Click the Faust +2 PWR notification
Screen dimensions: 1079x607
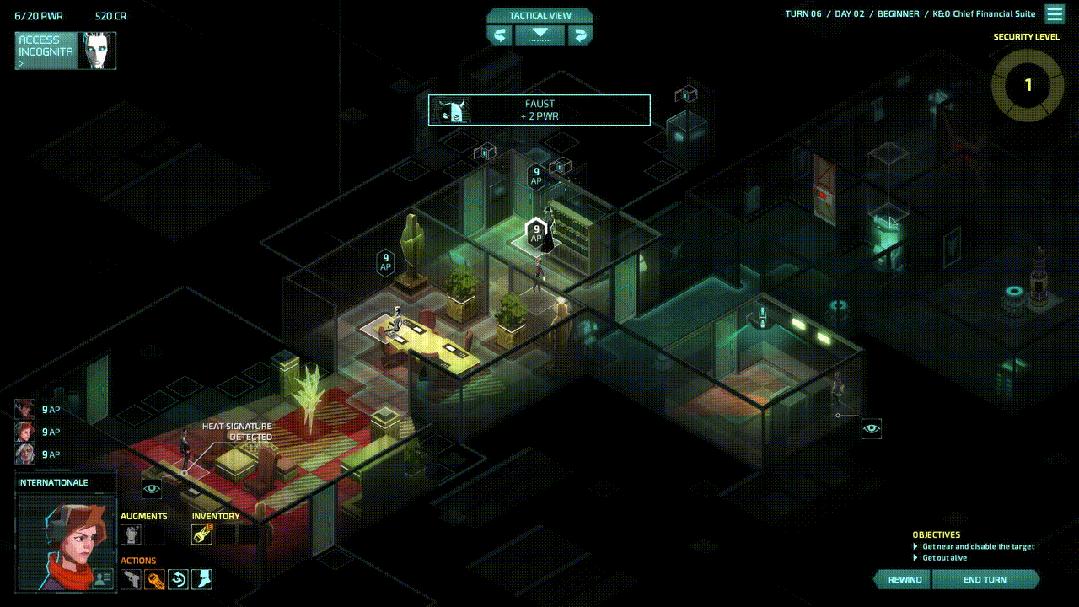(x=539, y=110)
